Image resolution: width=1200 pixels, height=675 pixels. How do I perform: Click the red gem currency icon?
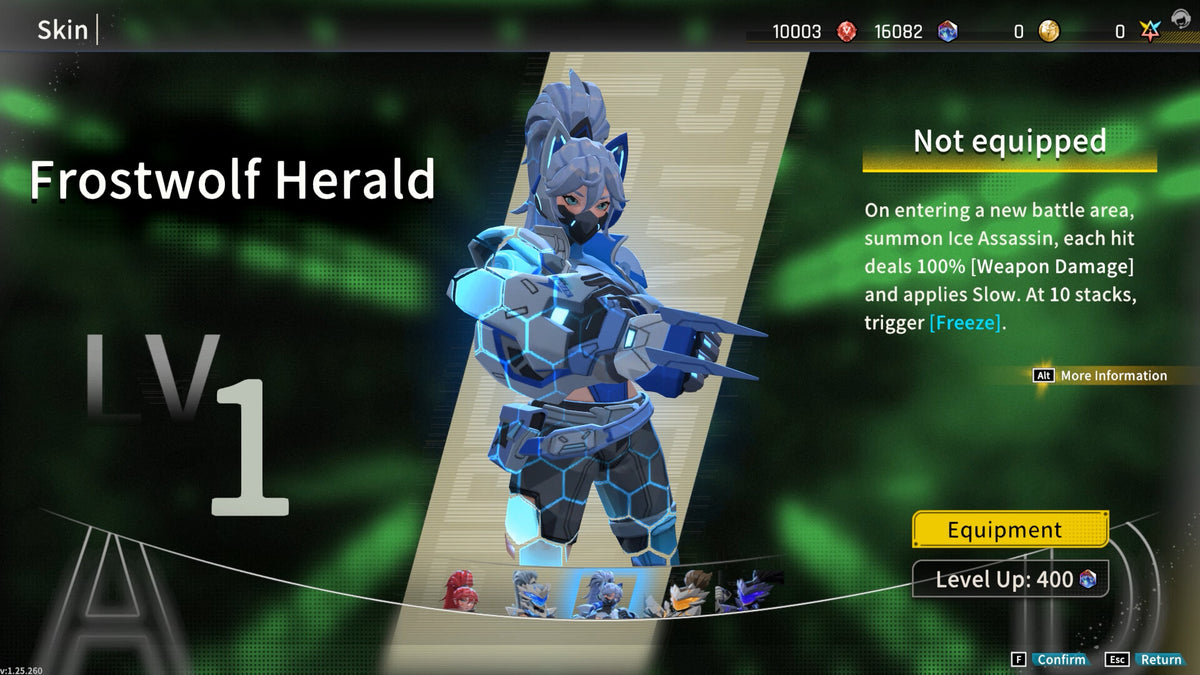[x=846, y=32]
